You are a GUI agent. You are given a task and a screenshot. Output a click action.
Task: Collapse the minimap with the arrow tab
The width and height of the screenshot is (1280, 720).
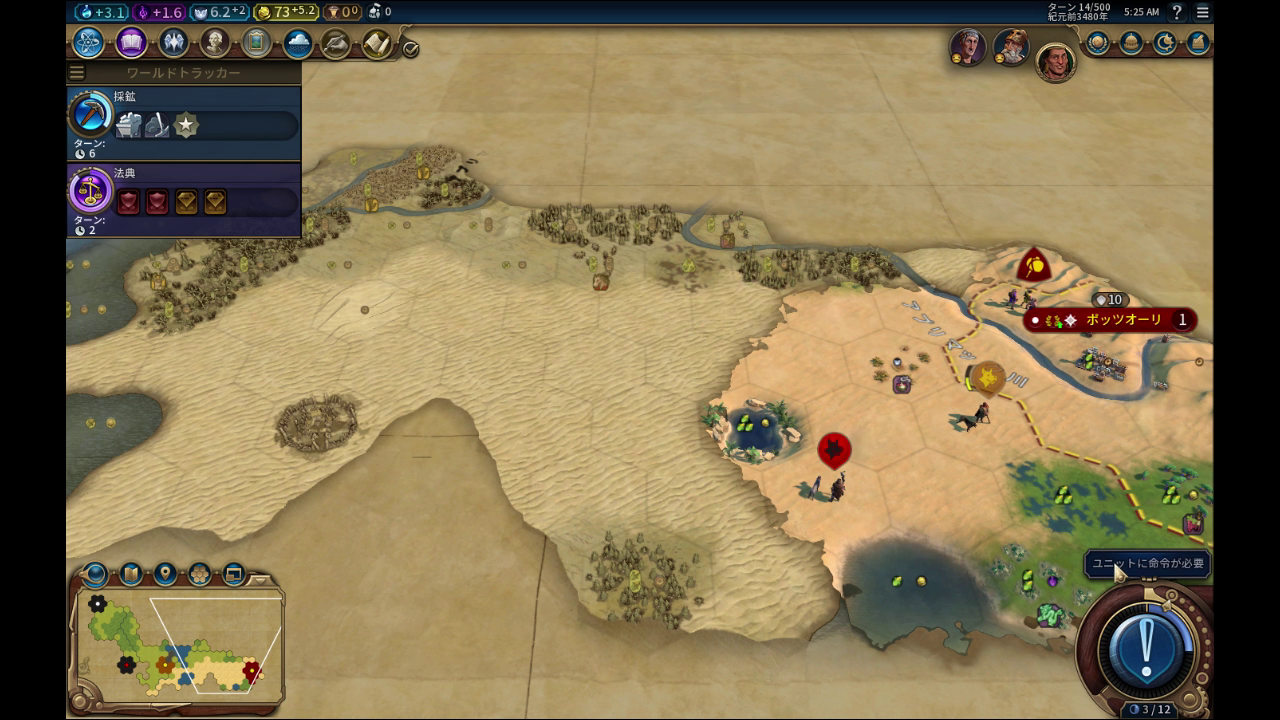pos(260,579)
